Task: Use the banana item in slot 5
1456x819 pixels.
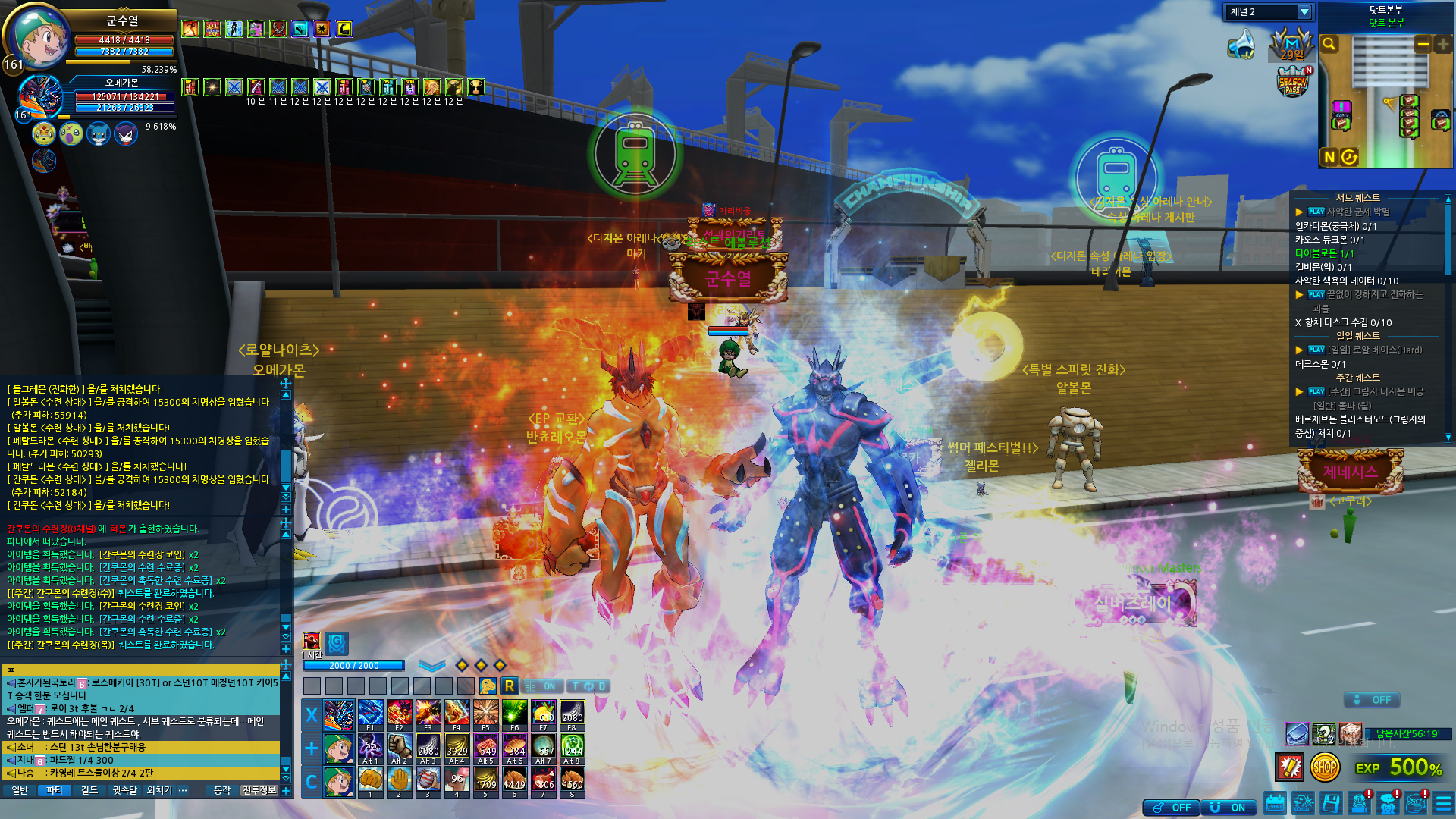Action: click(485, 780)
